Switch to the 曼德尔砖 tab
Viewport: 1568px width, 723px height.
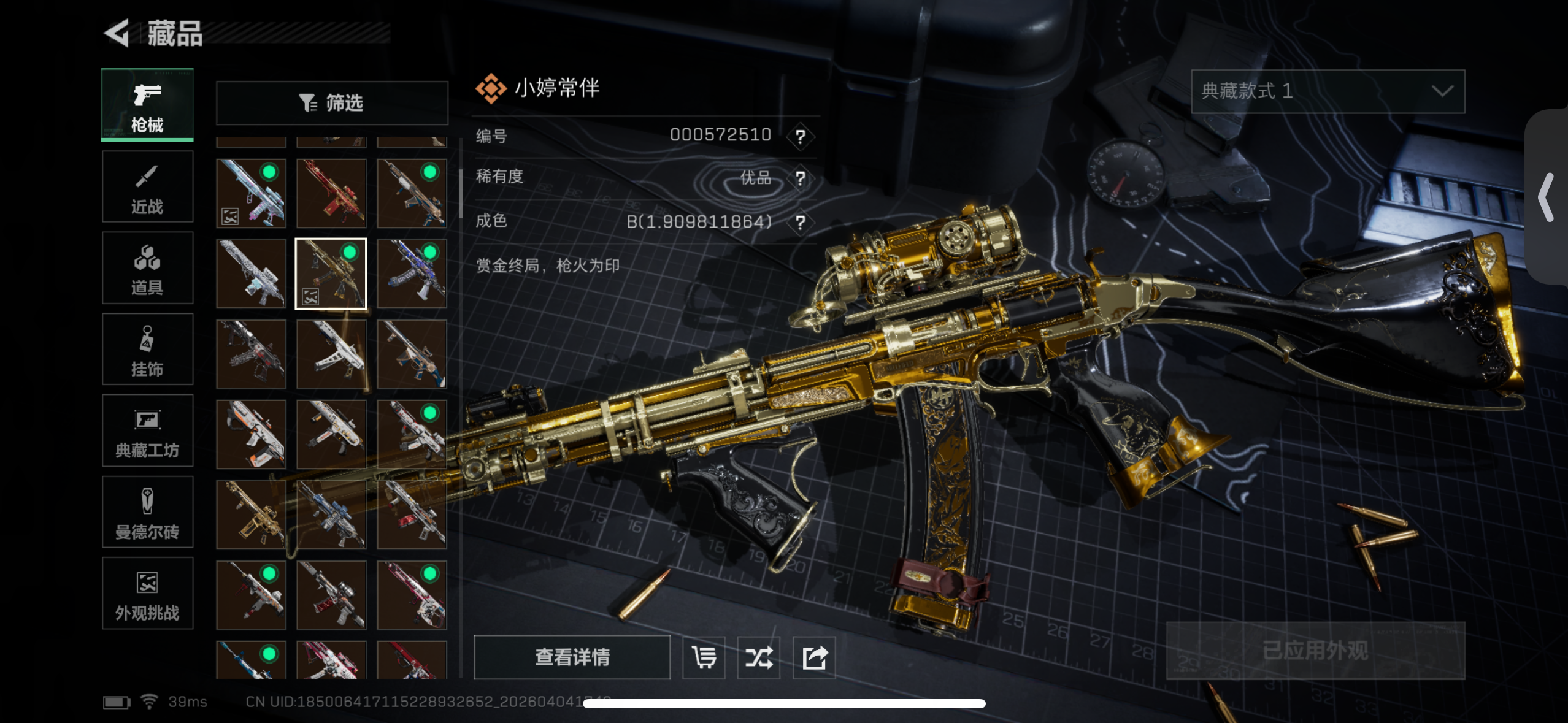[x=147, y=513]
